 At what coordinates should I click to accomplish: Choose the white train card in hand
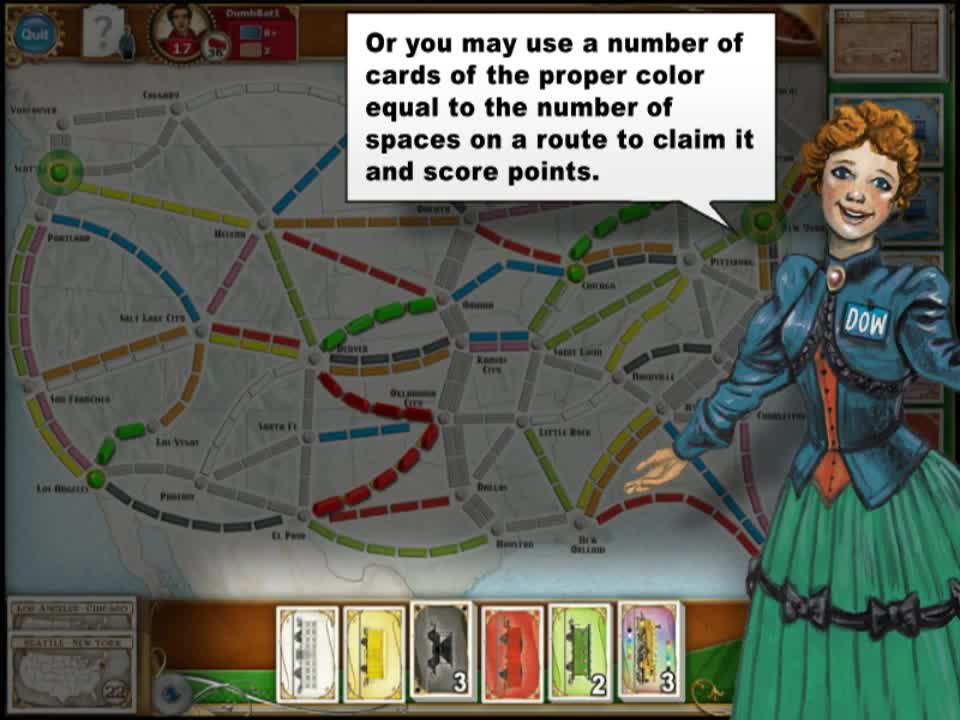[x=306, y=651]
